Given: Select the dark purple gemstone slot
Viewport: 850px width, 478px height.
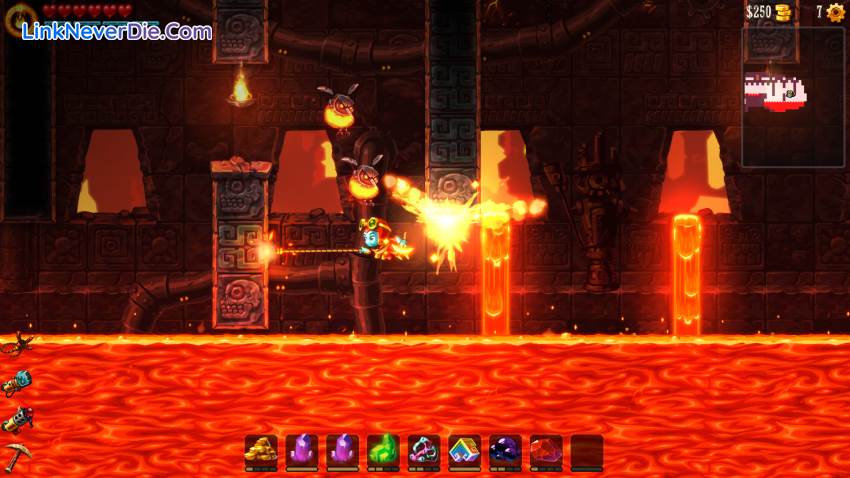Looking at the screenshot, I should tap(505, 450).
